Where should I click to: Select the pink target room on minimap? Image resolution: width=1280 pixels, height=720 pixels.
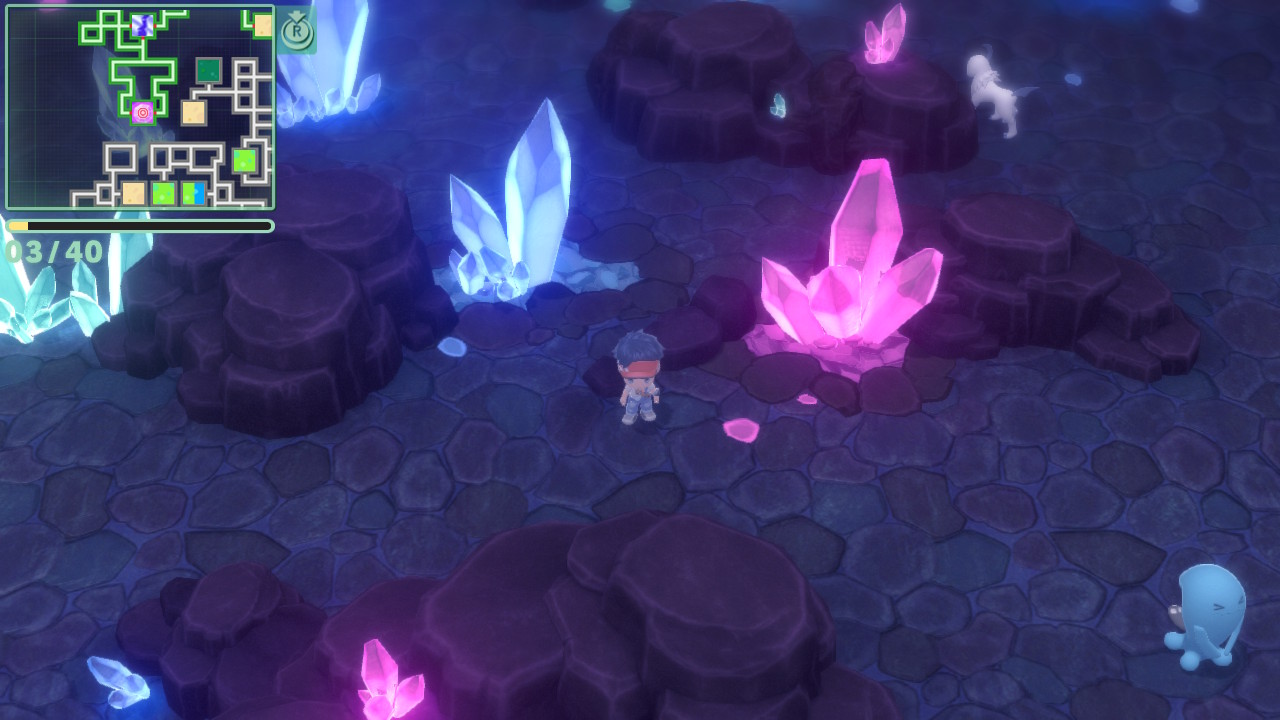(143, 113)
